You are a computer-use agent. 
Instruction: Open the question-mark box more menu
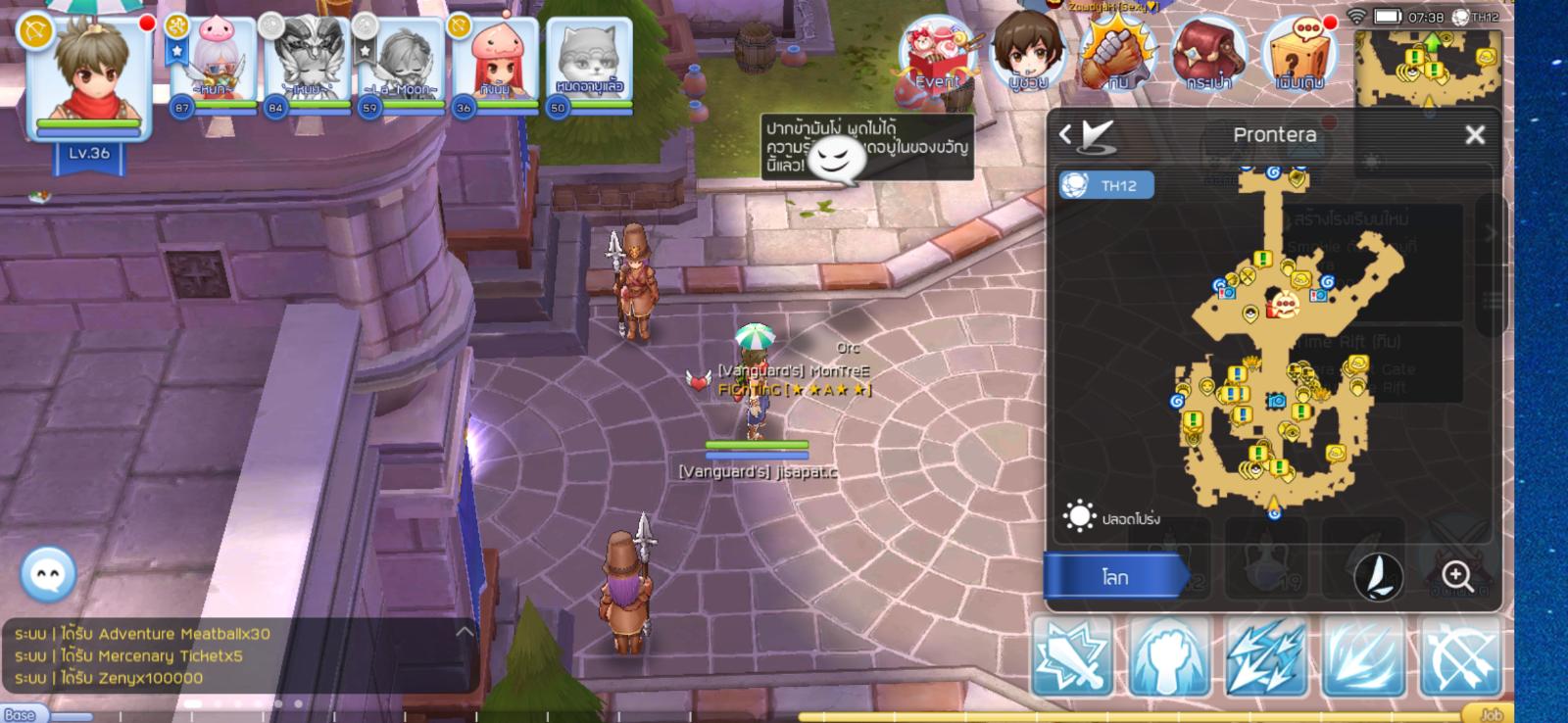tap(1299, 55)
